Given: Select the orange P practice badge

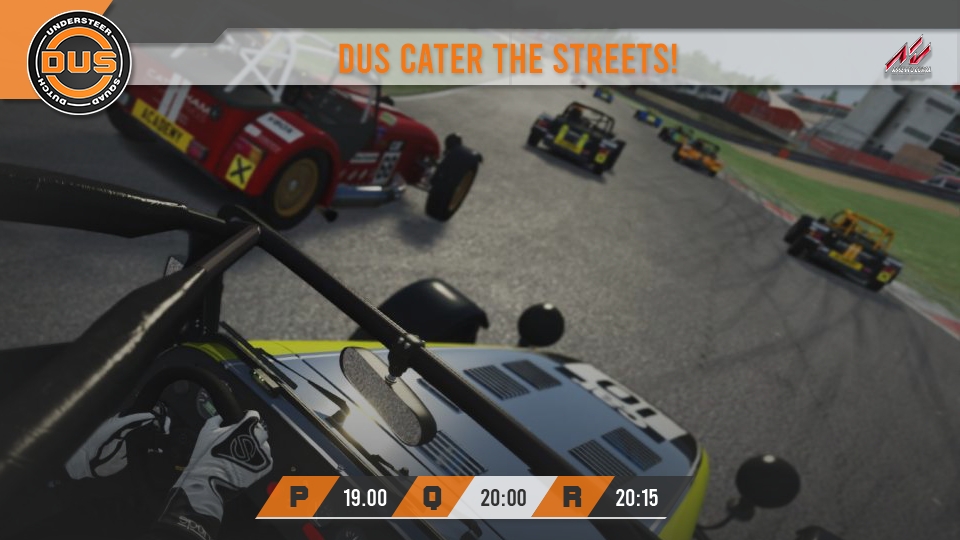Looking at the screenshot, I should pos(297,497).
